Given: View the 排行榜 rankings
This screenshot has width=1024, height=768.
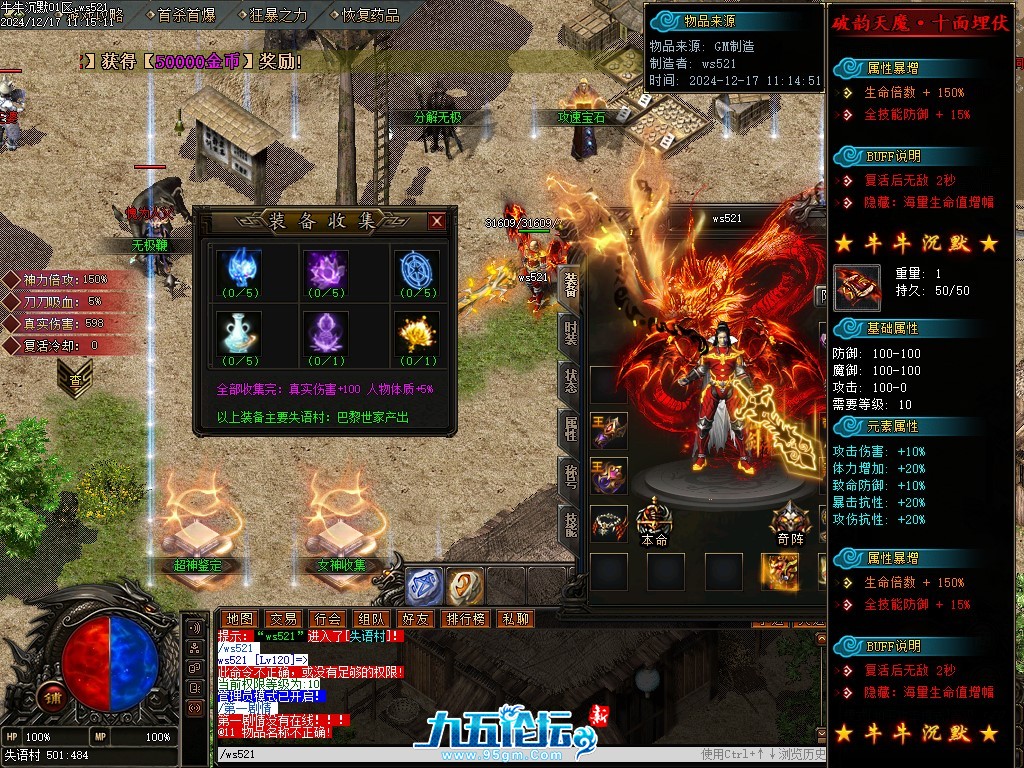Looking at the screenshot, I should (x=465, y=619).
